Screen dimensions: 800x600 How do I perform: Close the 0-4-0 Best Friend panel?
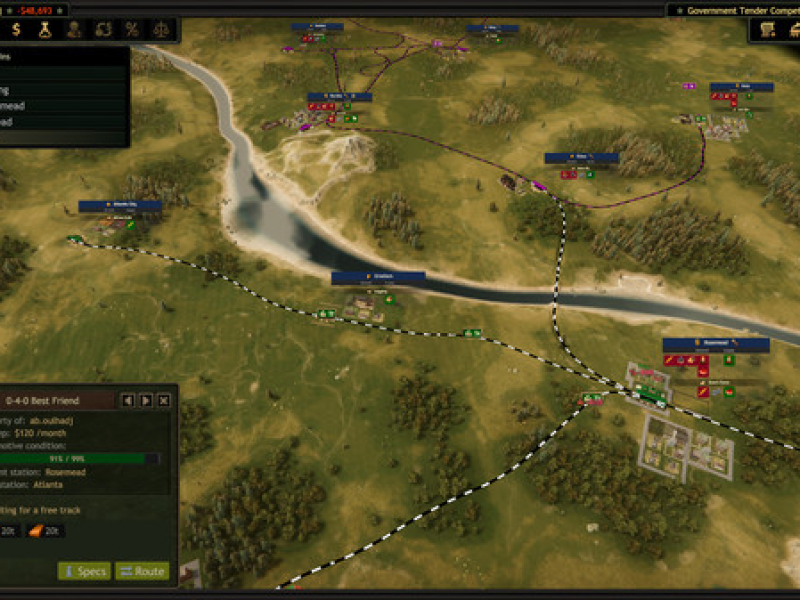(x=164, y=401)
